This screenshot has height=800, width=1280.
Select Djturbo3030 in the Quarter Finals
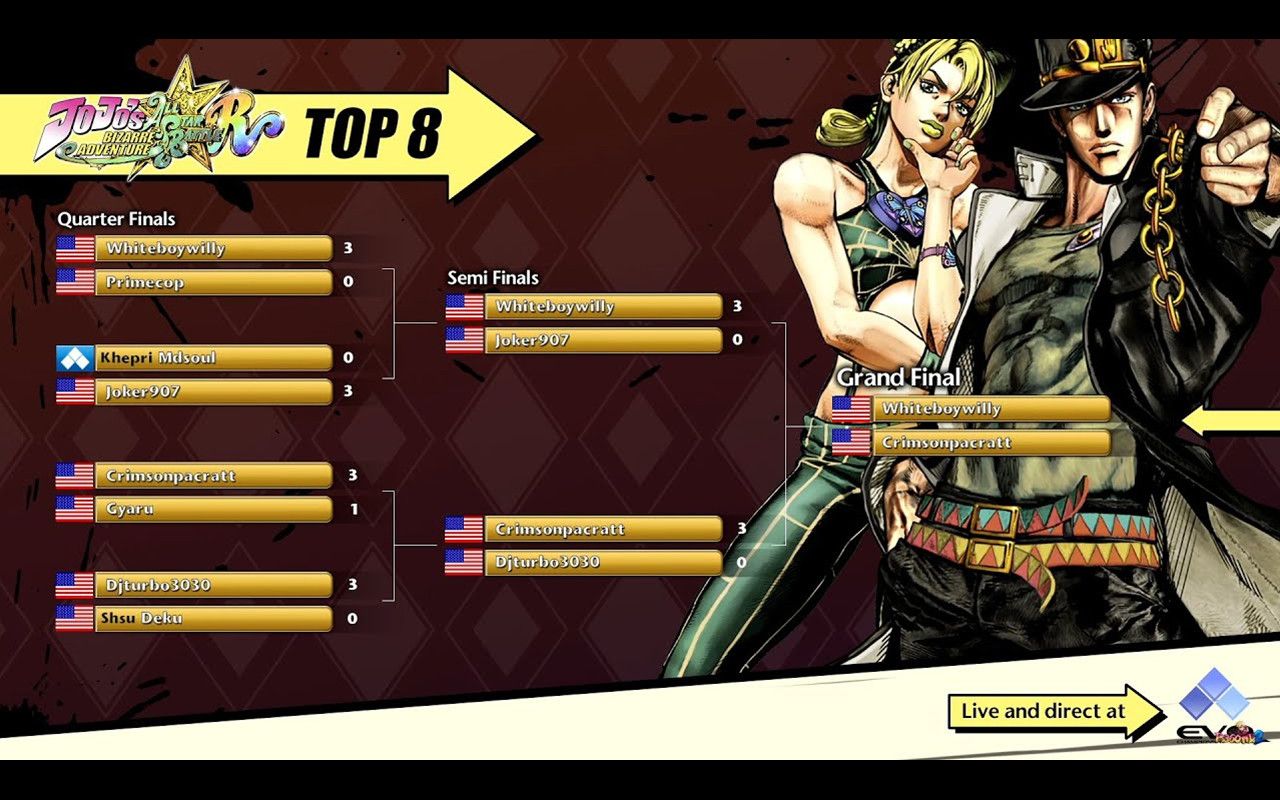[212, 584]
